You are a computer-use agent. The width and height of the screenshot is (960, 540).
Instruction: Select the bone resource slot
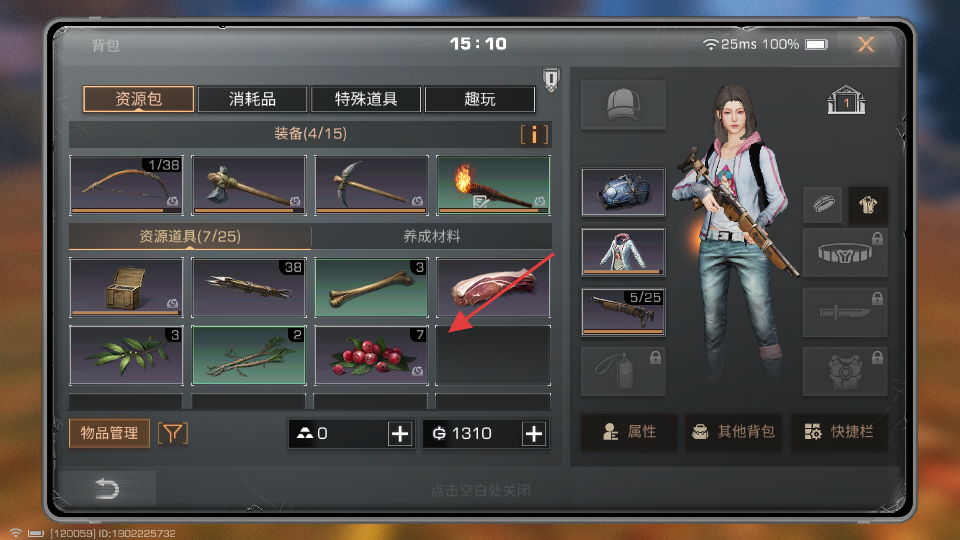pos(371,288)
